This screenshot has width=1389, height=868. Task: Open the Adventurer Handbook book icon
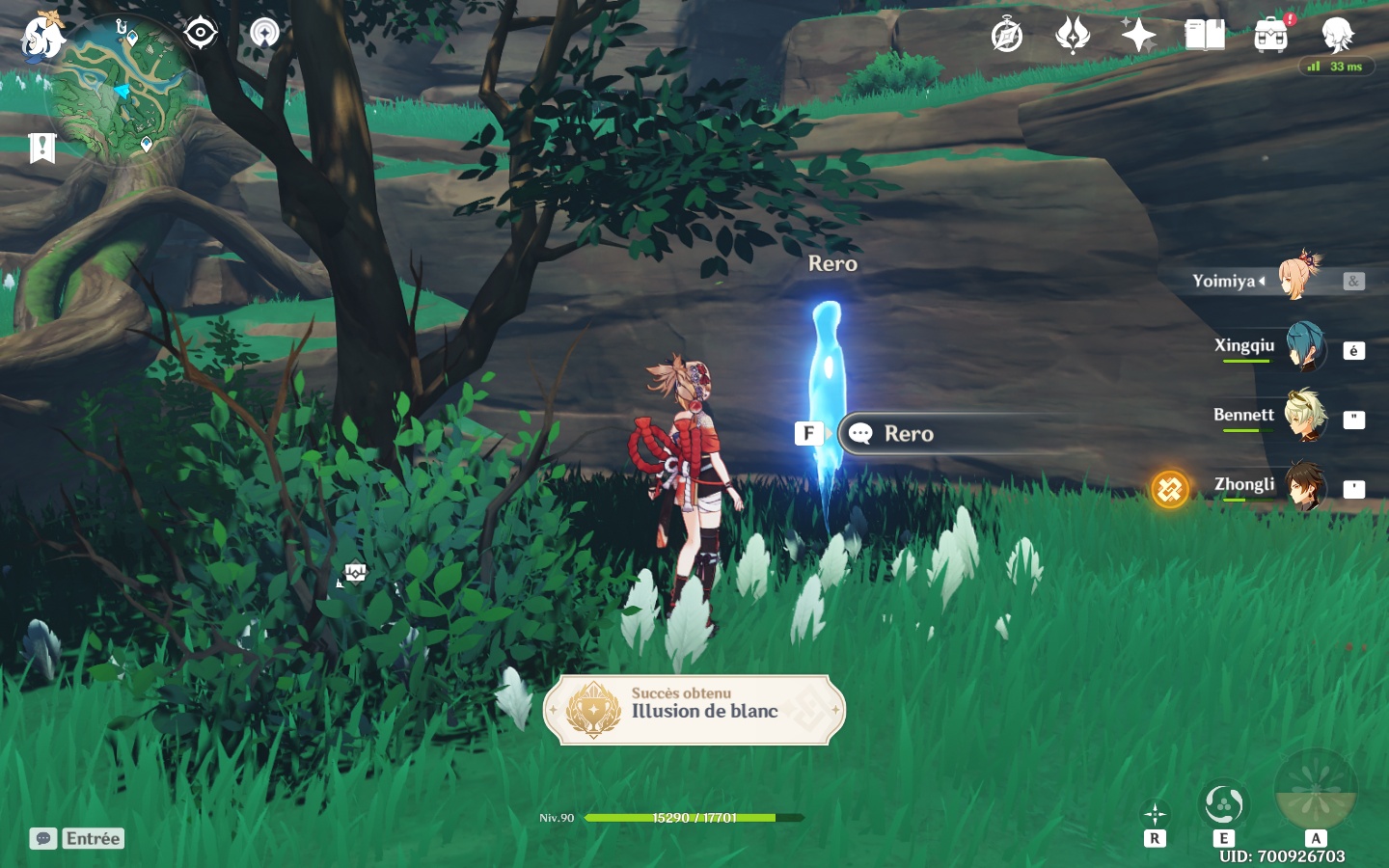pyautogui.click(x=1204, y=36)
